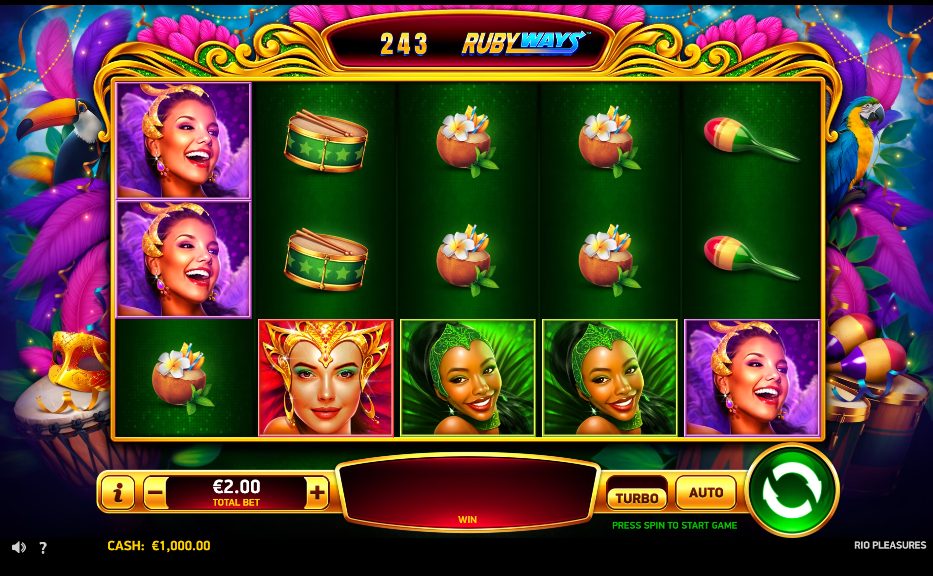
Task: Open help via the question mark
Action: [x=43, y=548]
